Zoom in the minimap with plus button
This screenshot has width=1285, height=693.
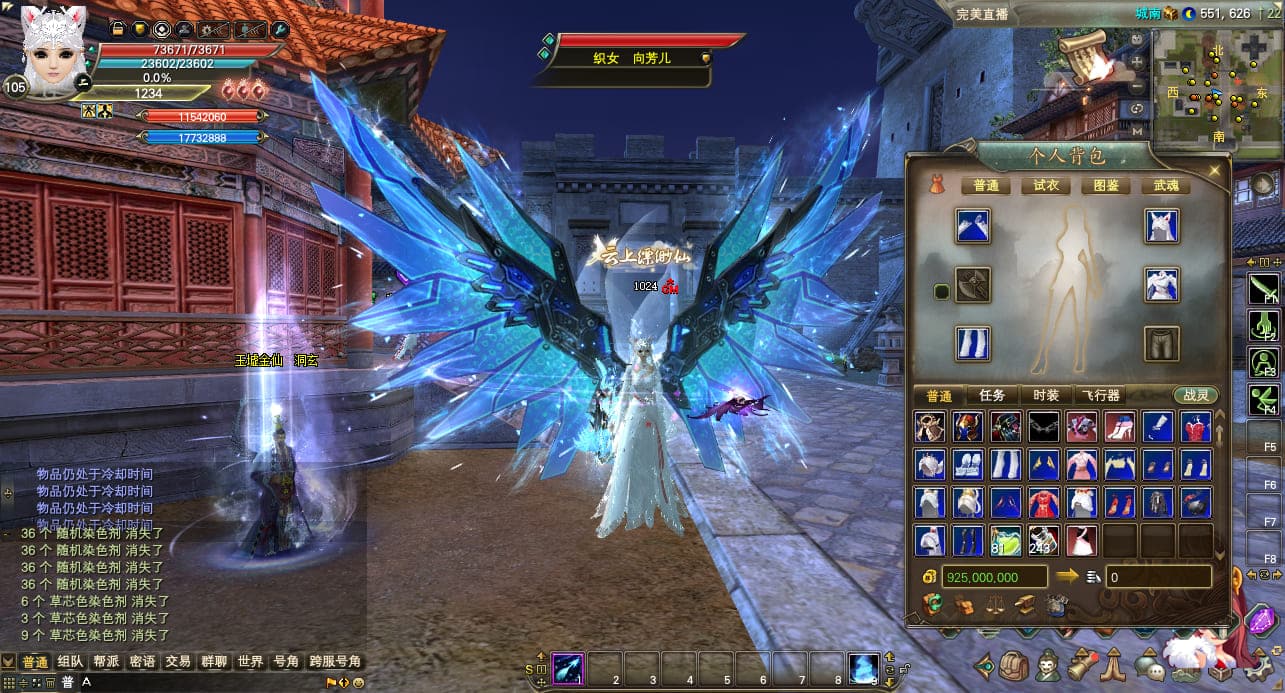point(1137,62)
